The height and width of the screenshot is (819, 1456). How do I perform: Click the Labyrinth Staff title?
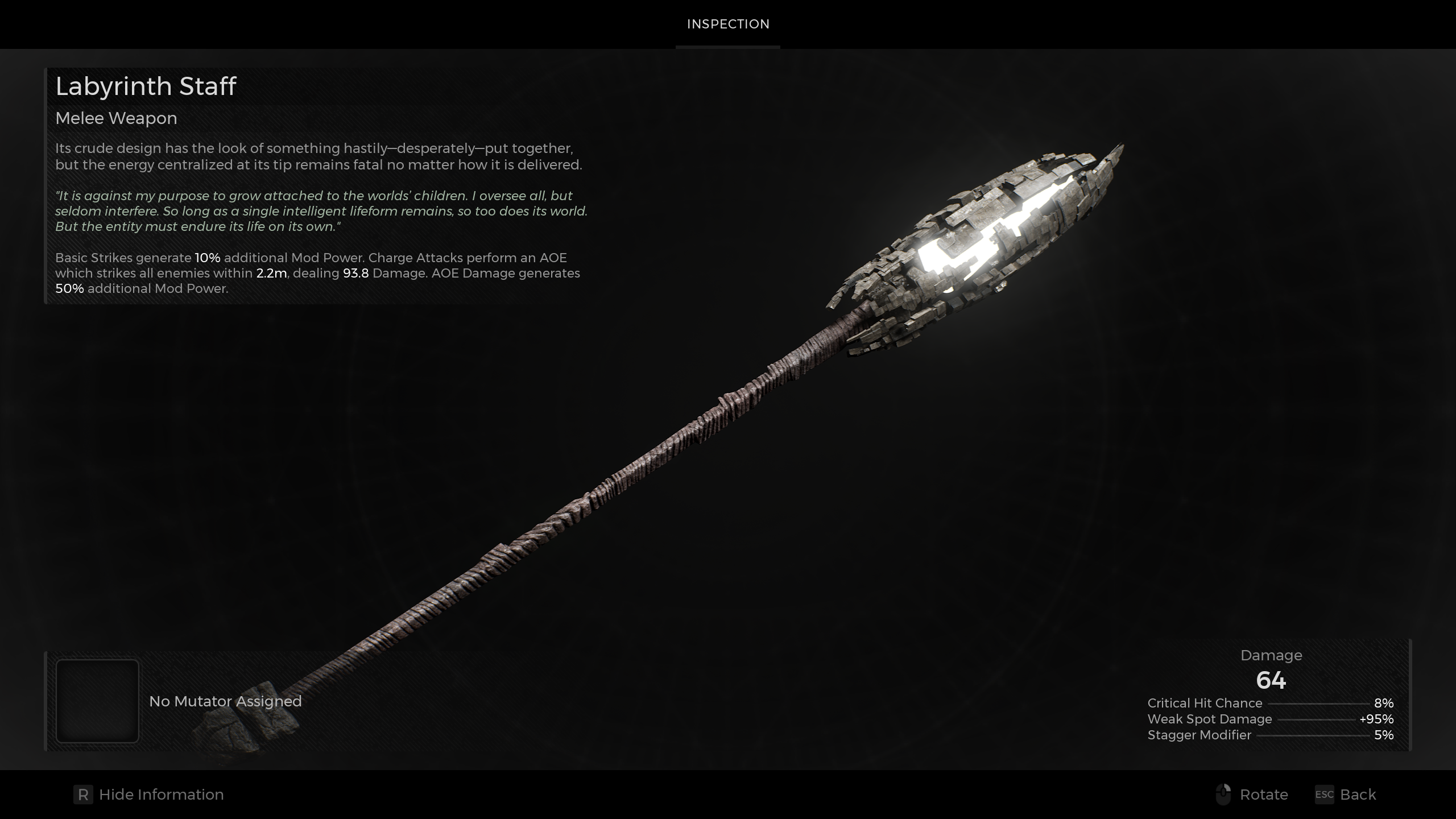pyautogui.click(x=146, y=86)
